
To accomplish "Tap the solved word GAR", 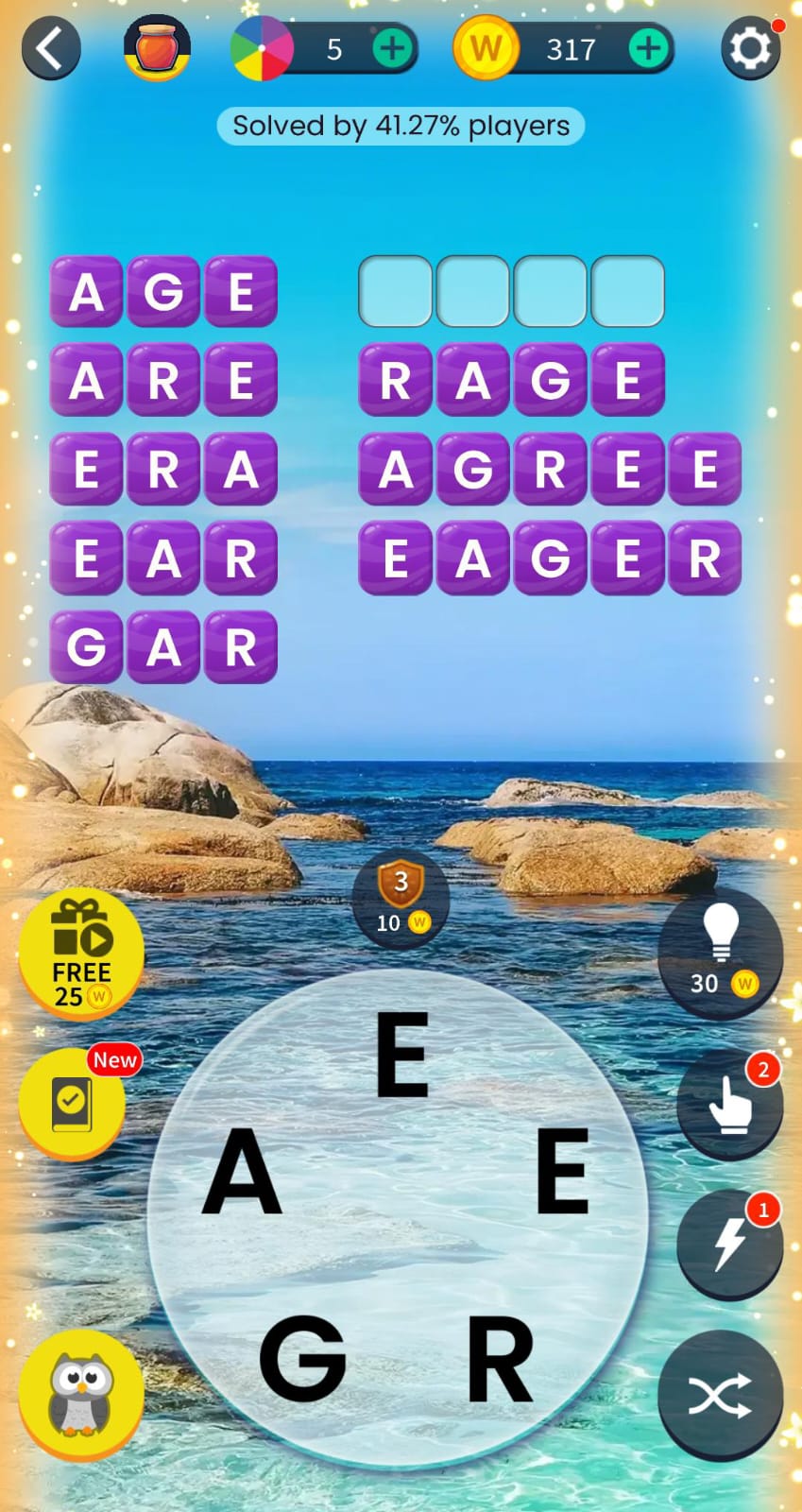I will coord(163,646).
